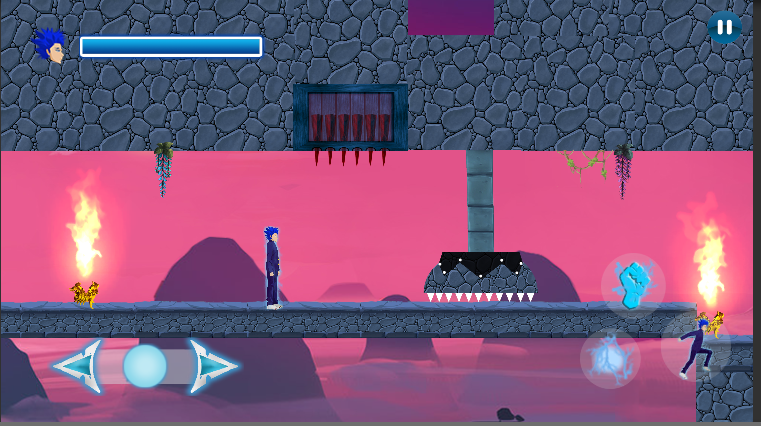
Task: Move right with the right arrow
Action: coord(212,366)
